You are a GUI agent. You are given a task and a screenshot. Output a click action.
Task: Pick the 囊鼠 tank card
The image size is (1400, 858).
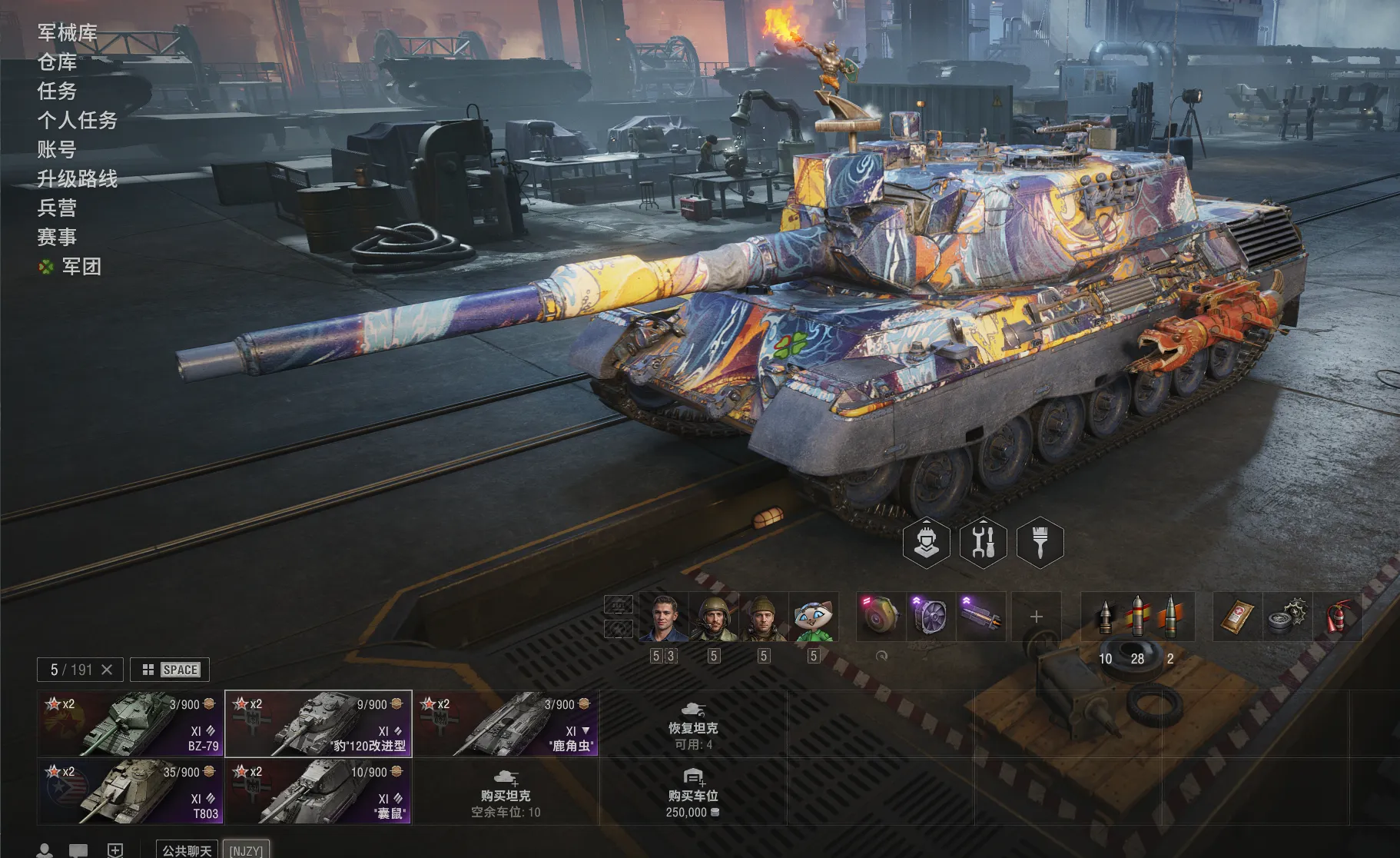coord(318,791)
